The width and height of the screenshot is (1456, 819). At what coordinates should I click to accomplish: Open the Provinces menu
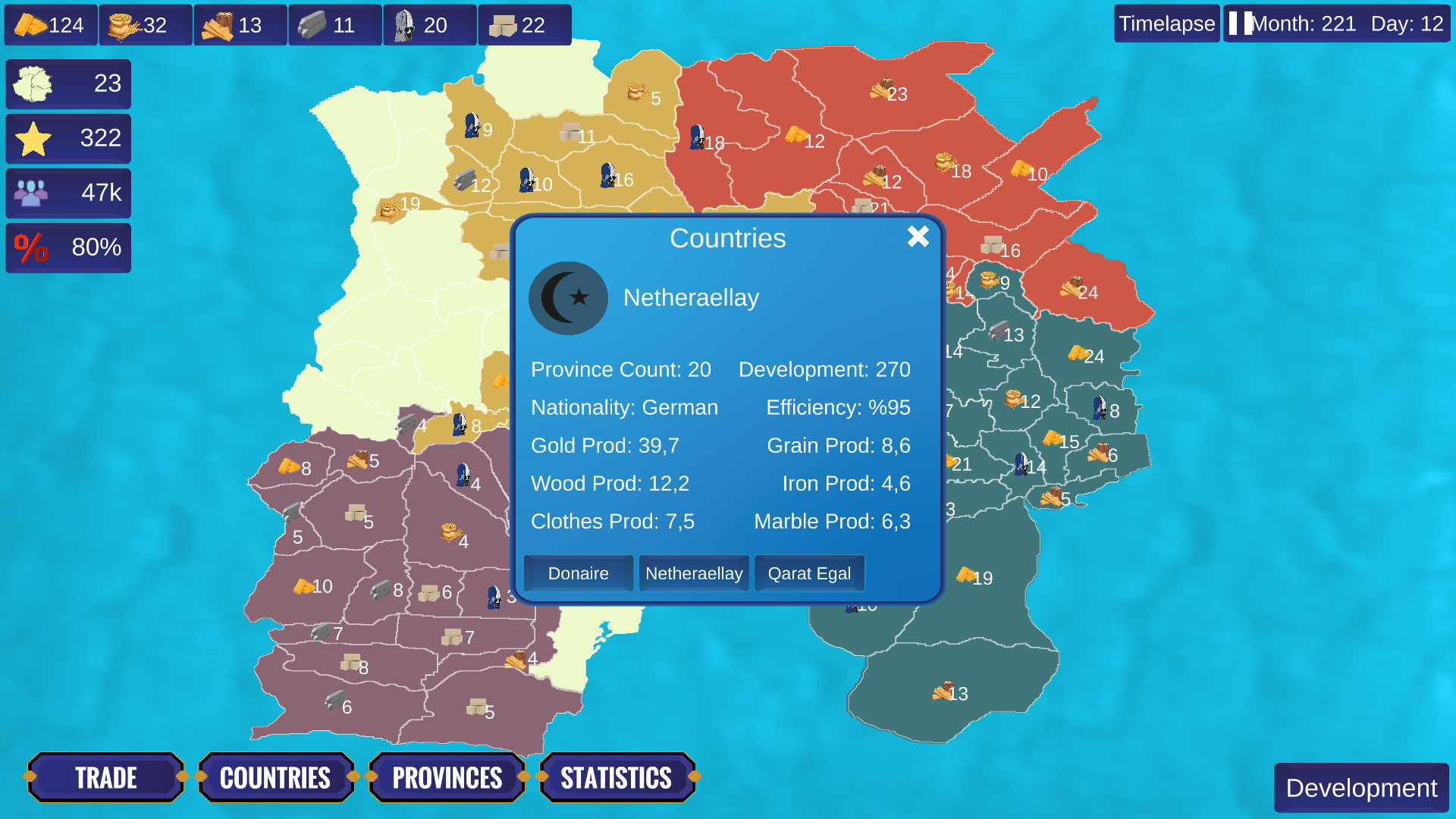(447, 777)
